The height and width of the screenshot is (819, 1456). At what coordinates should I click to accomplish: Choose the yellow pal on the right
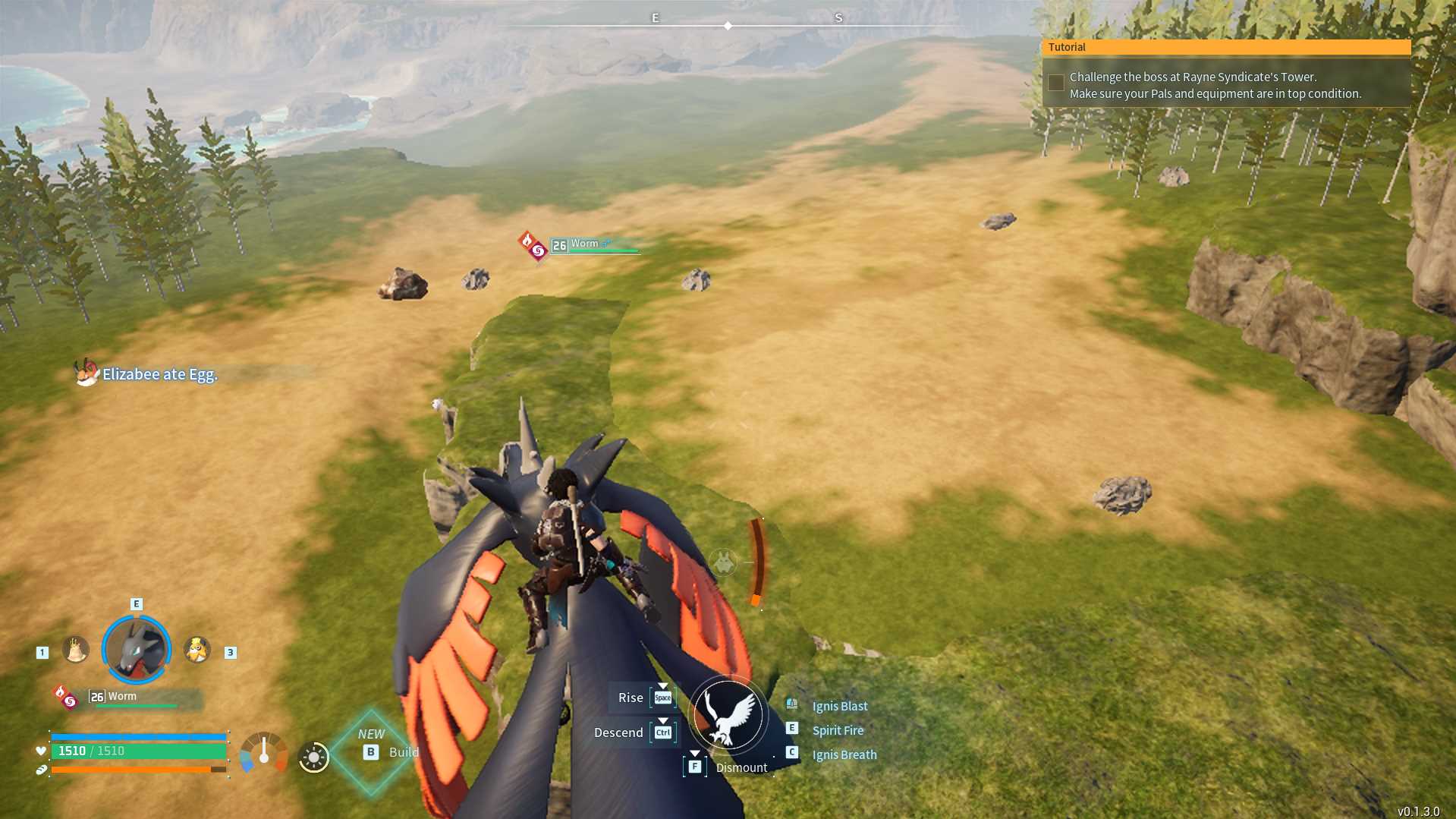(x=197, y=650)
